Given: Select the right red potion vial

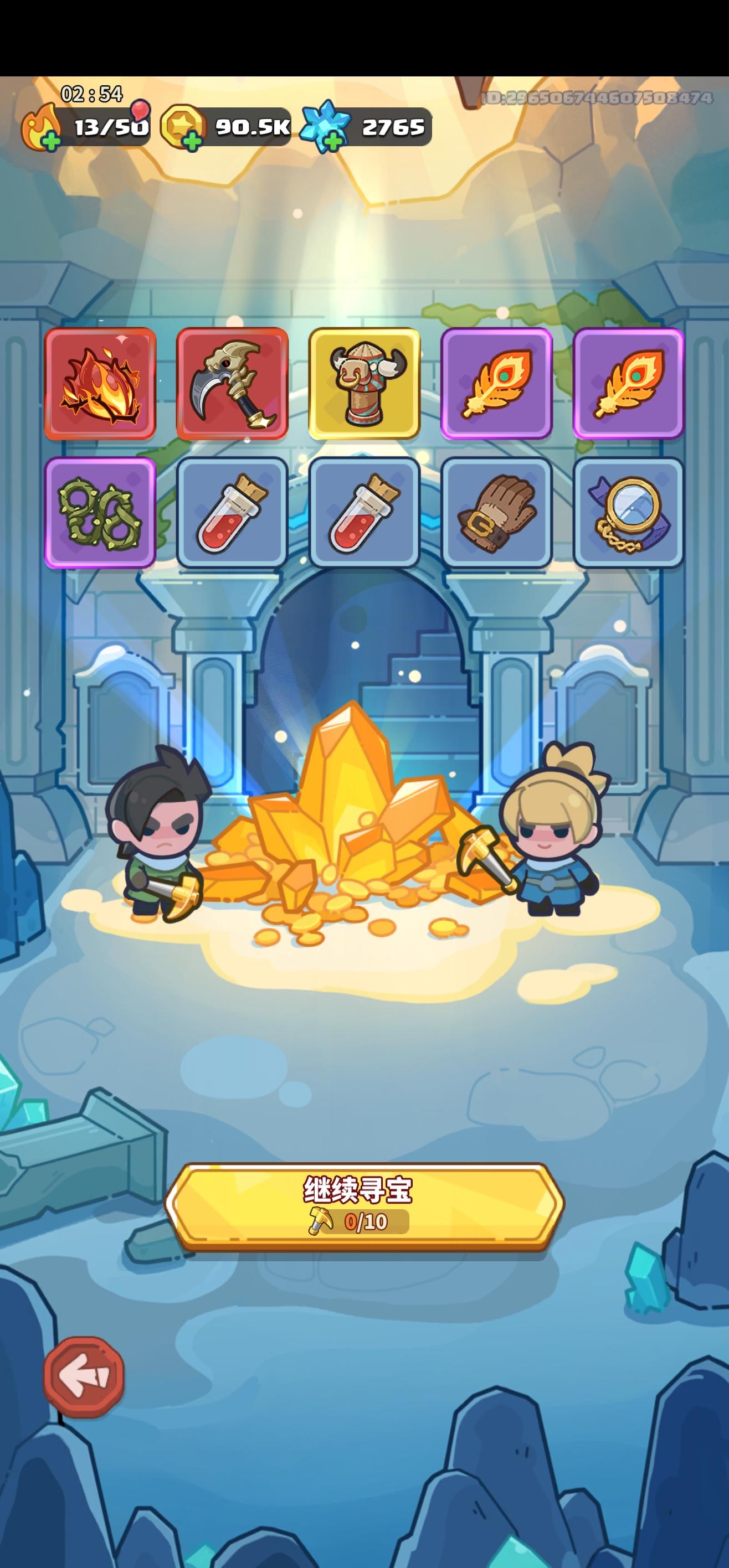Looking at the screenshot, I should coord(365,516).
